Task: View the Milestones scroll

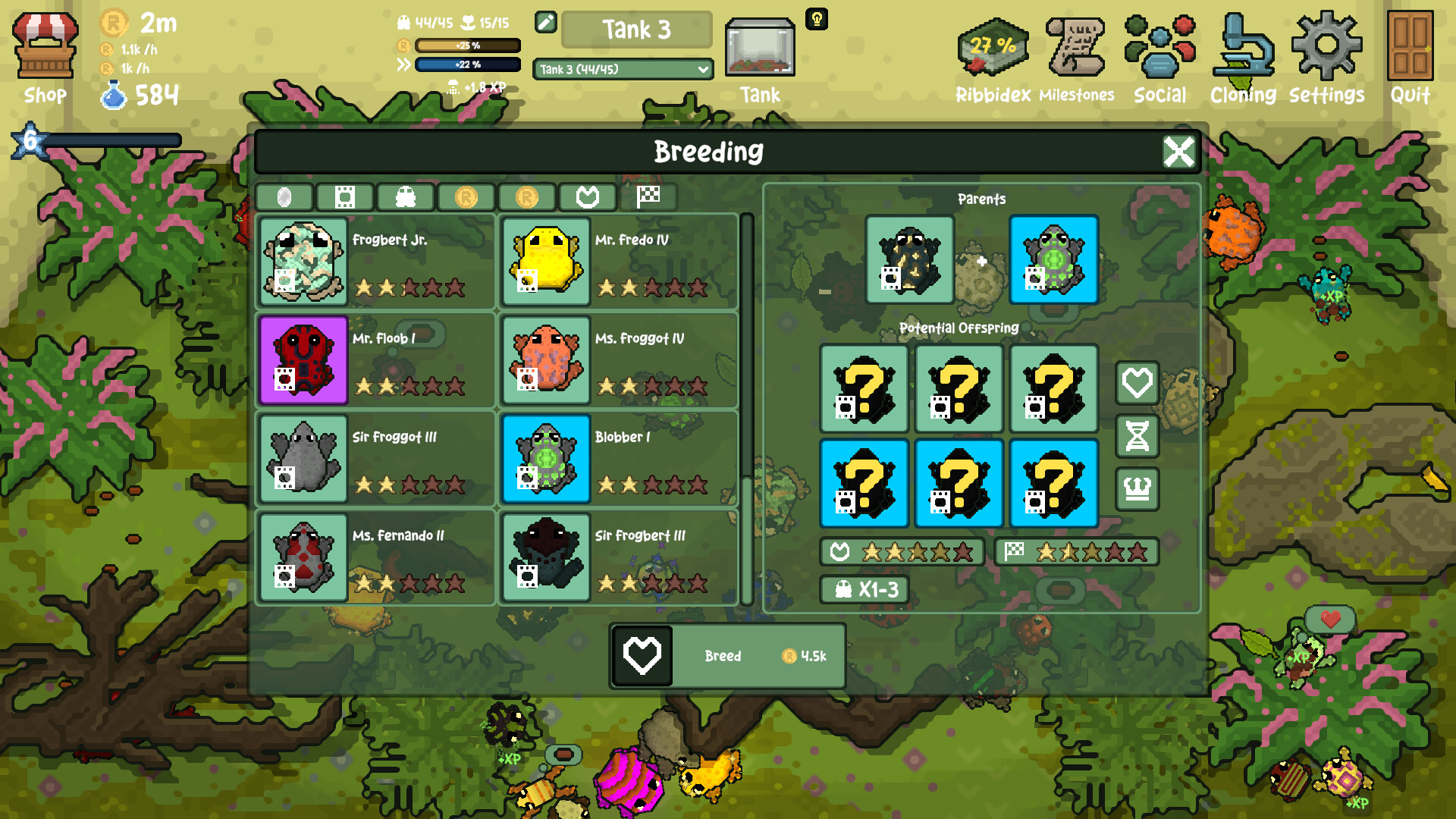Action: 1076,57
